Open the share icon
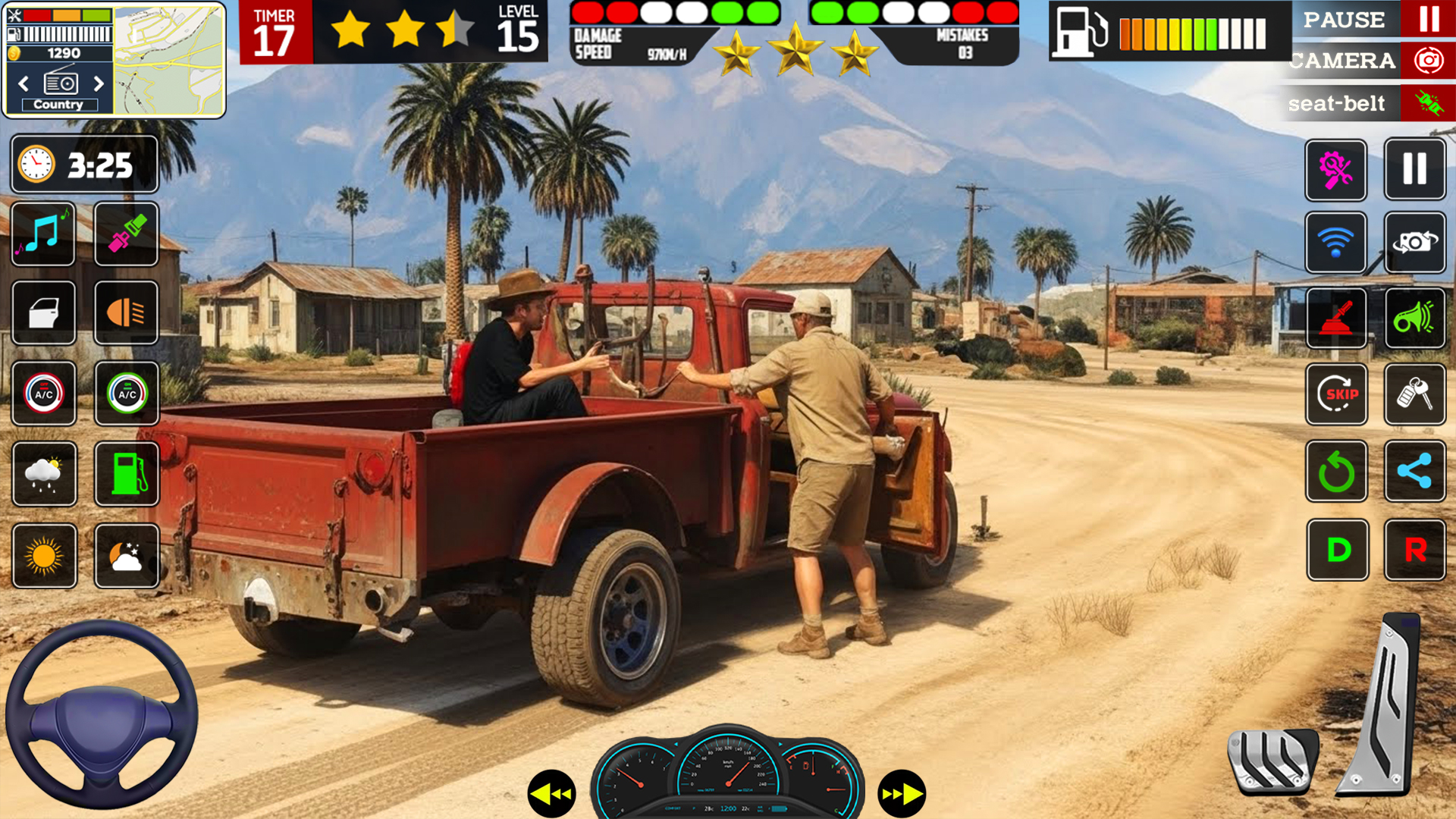The image size is (1456, 819). [x=1415, y=473]
